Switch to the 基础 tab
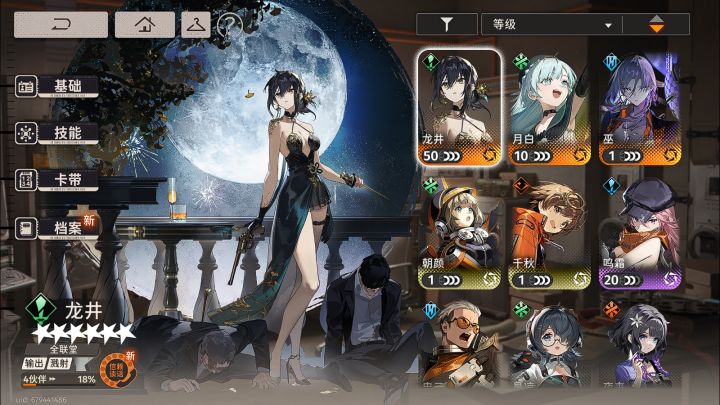720x405 pixels. [x=60, y=87]
